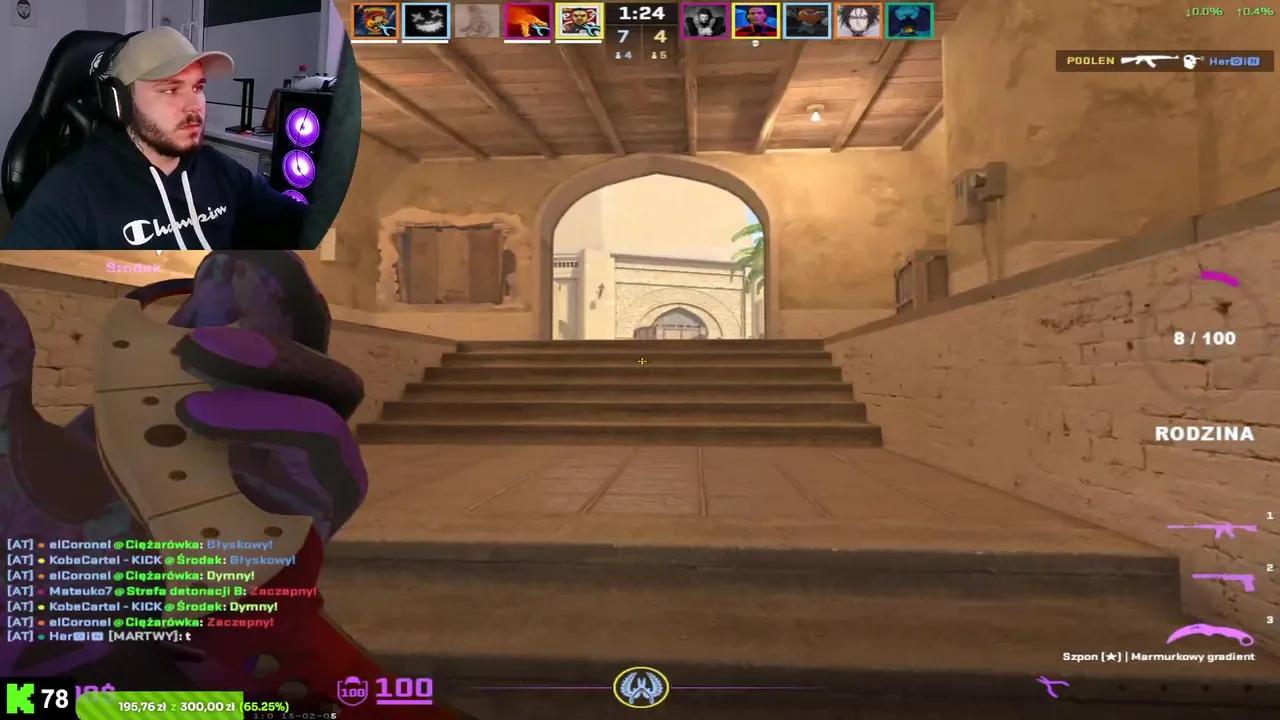Toggle the smiling-face avatar on the left team
The image size is (1280, 720).
point(426,19)
